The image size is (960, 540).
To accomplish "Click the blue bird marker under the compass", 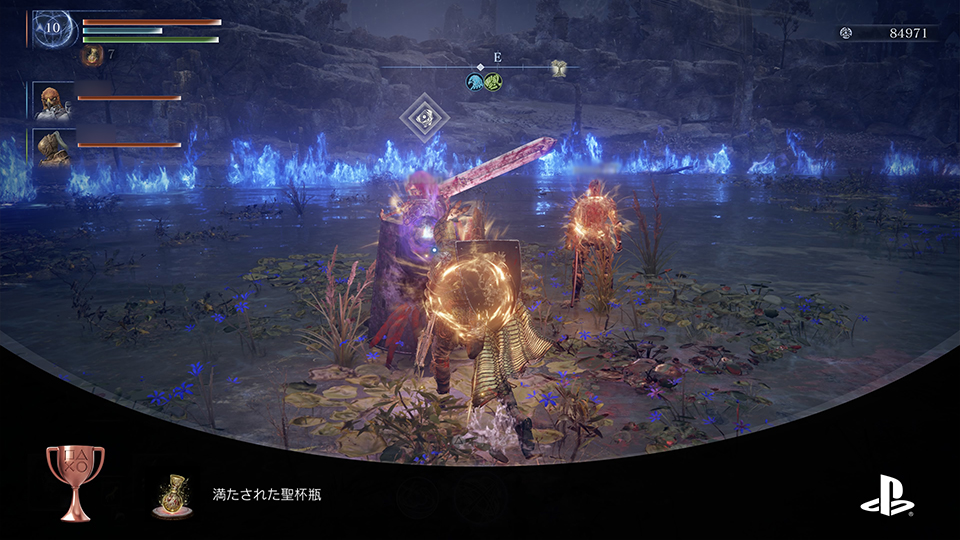I will [473, 82].
